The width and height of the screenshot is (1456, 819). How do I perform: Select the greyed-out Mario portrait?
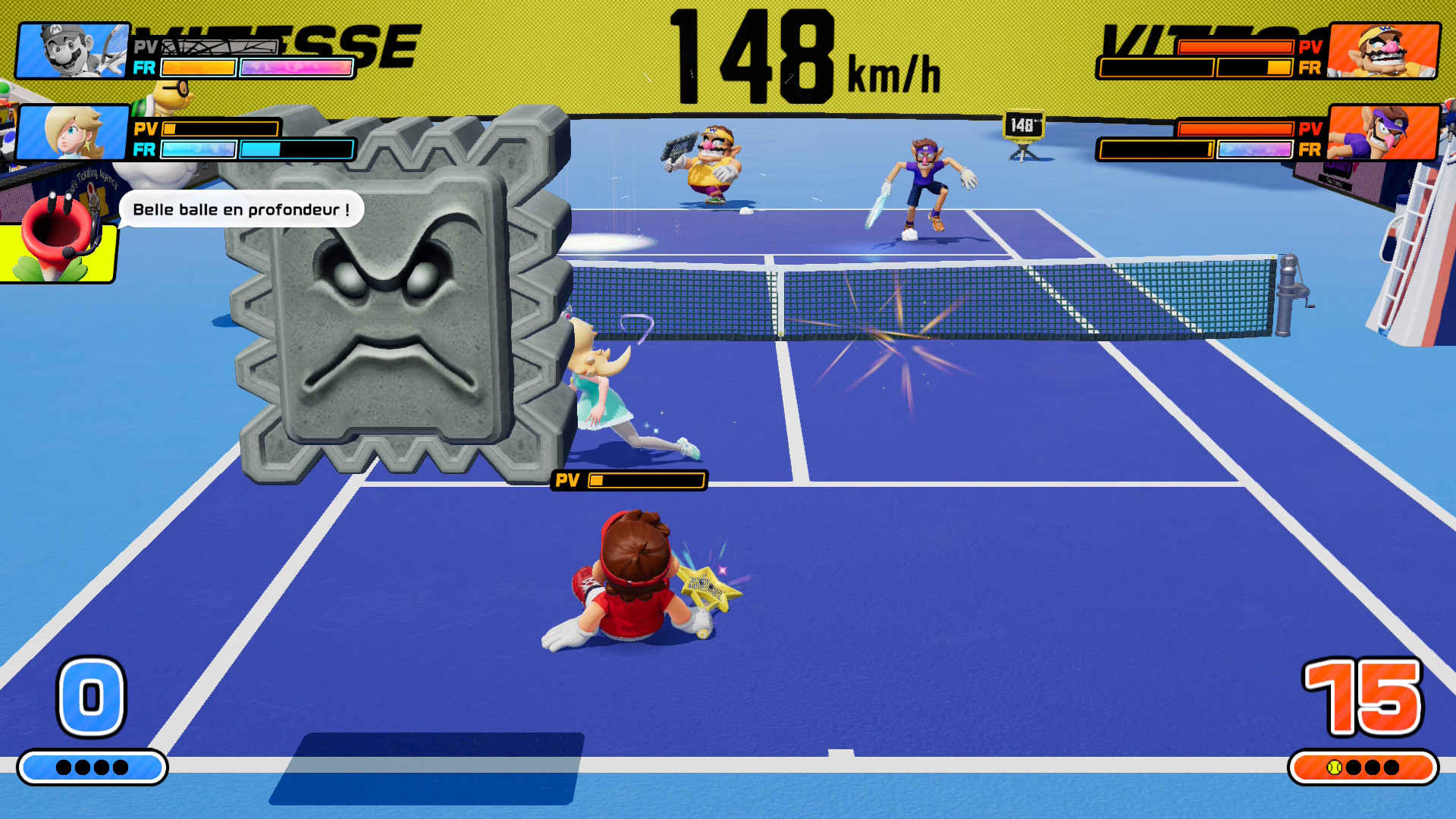73,50
